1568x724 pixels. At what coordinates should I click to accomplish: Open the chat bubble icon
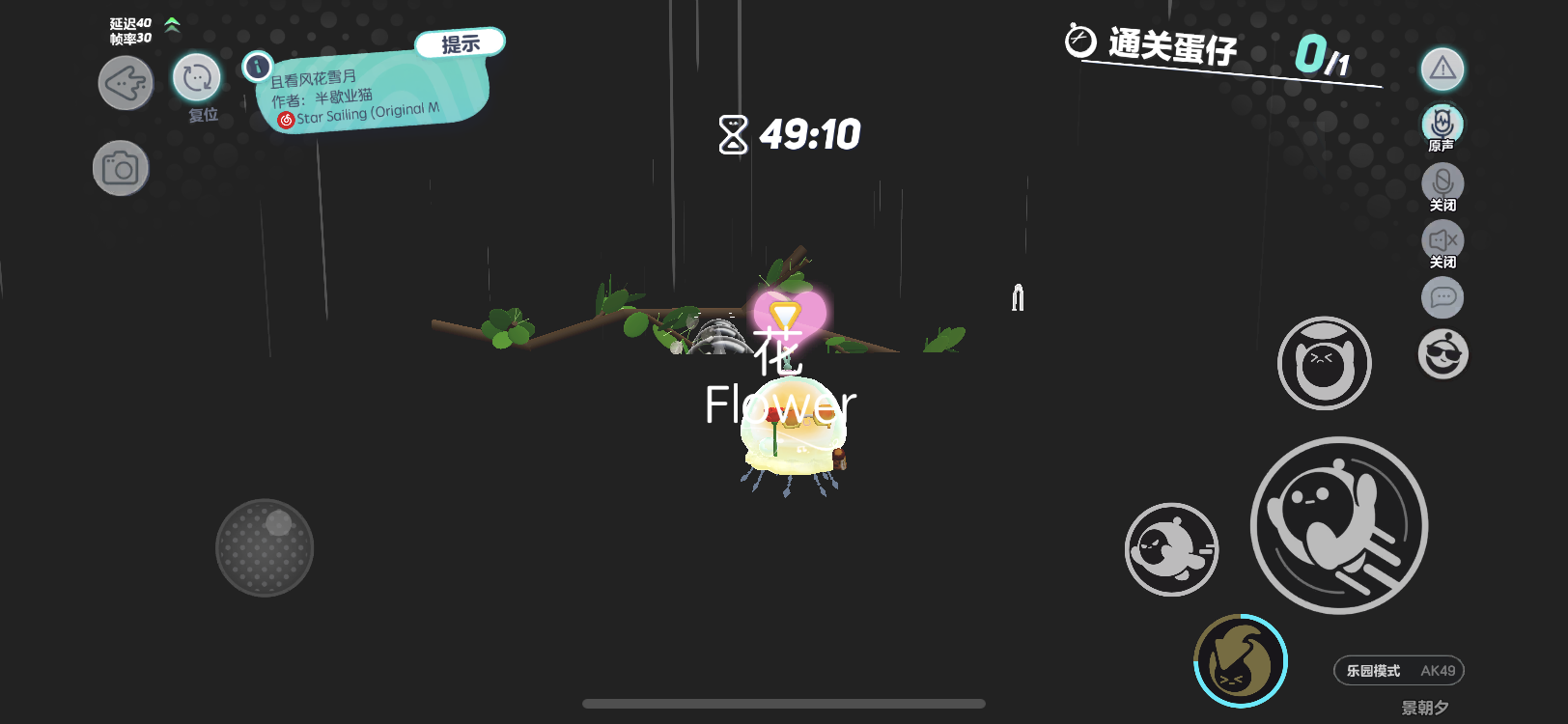point(1442,297)
